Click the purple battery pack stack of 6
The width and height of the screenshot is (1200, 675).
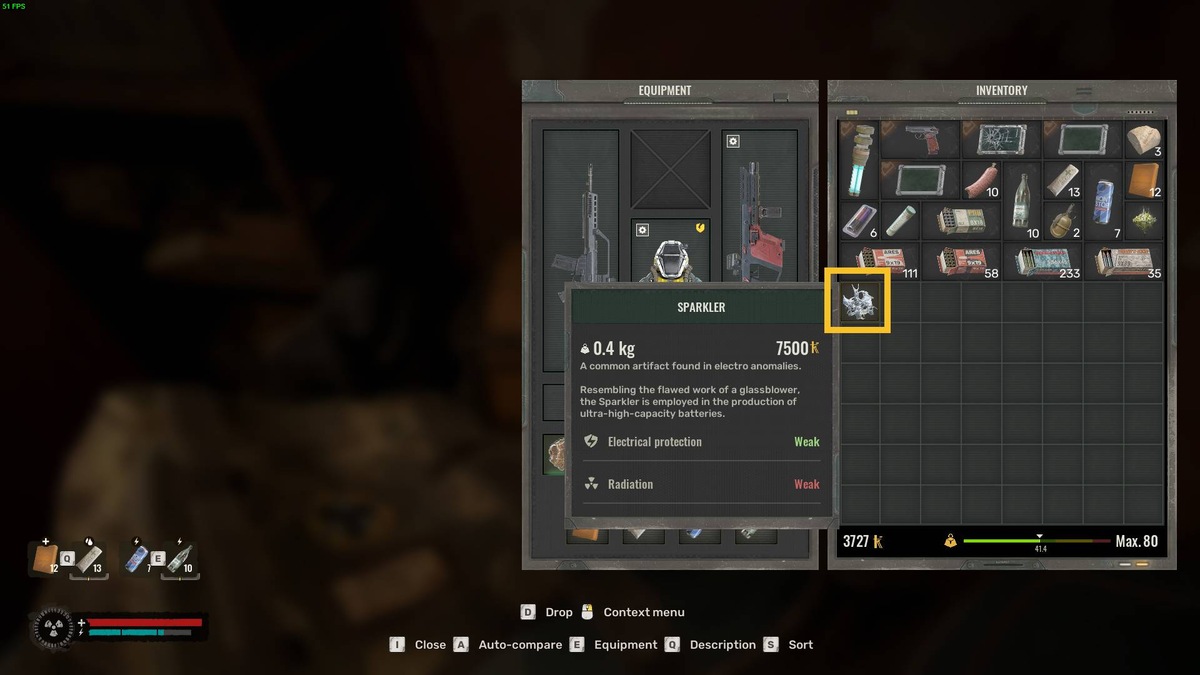tap(859, 220)
